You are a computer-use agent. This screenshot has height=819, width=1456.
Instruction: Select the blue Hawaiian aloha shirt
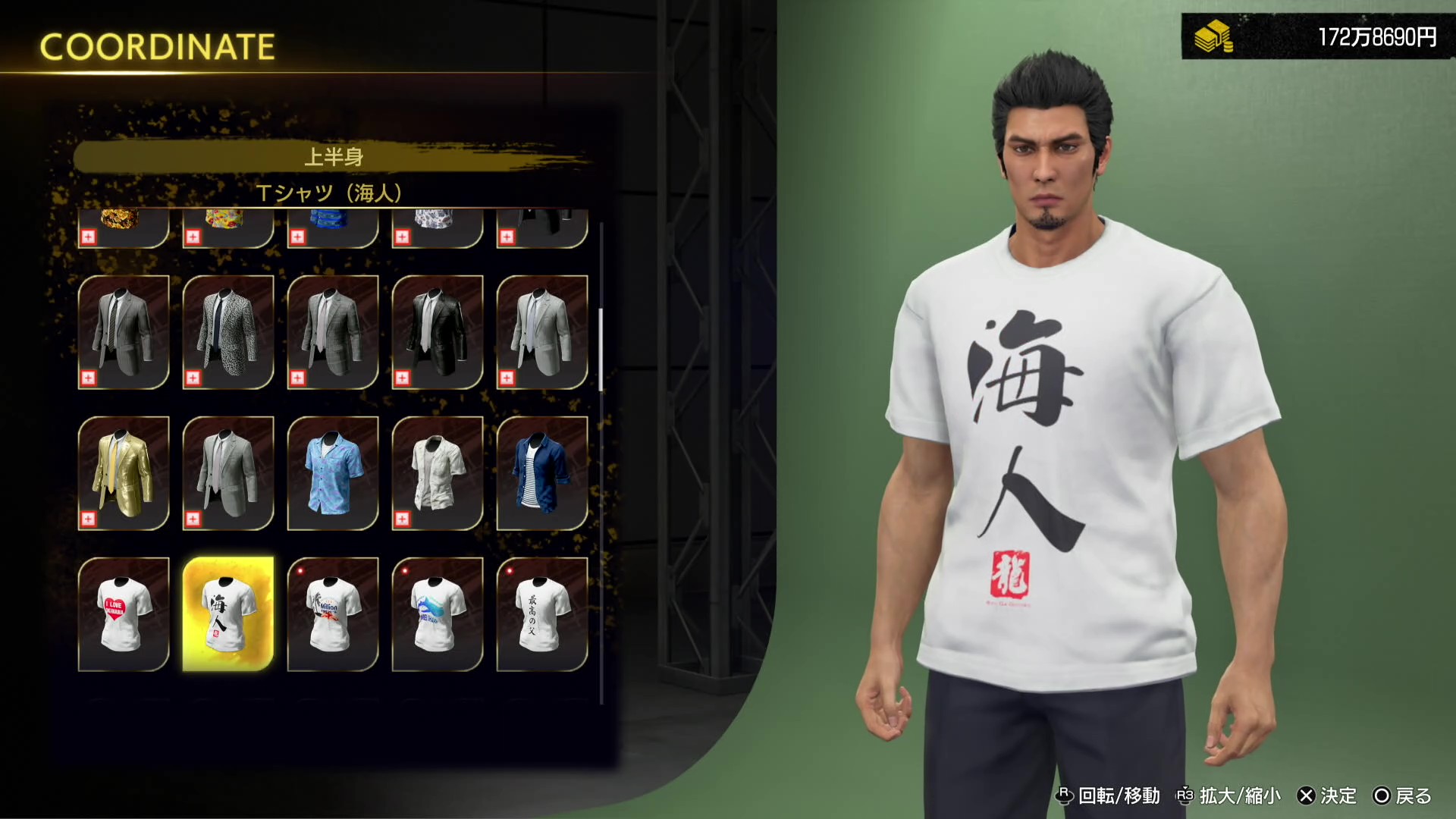click(x=334, y=470)
